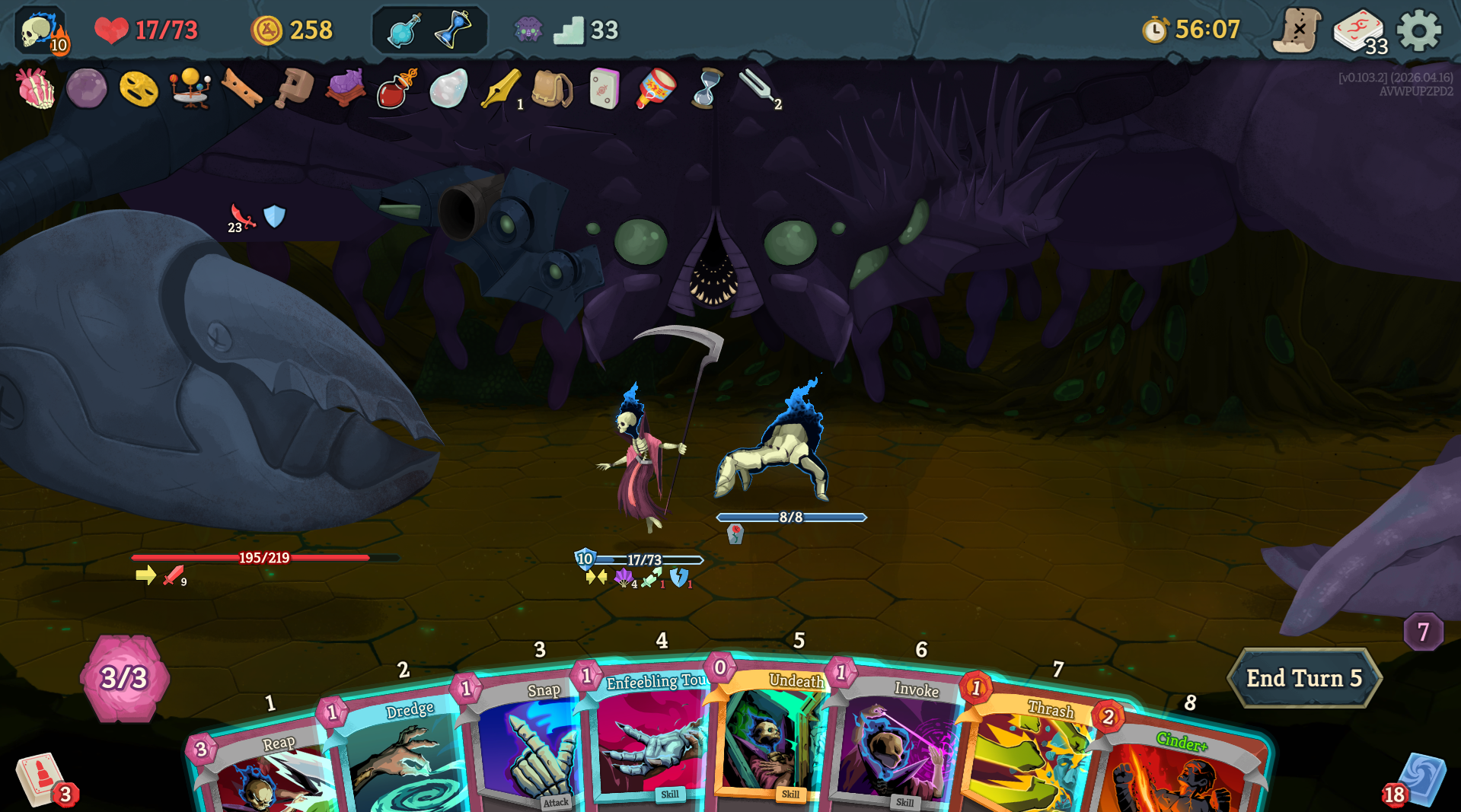Open the map scroll
The image size is (1461, 812).
point(1297,30)
